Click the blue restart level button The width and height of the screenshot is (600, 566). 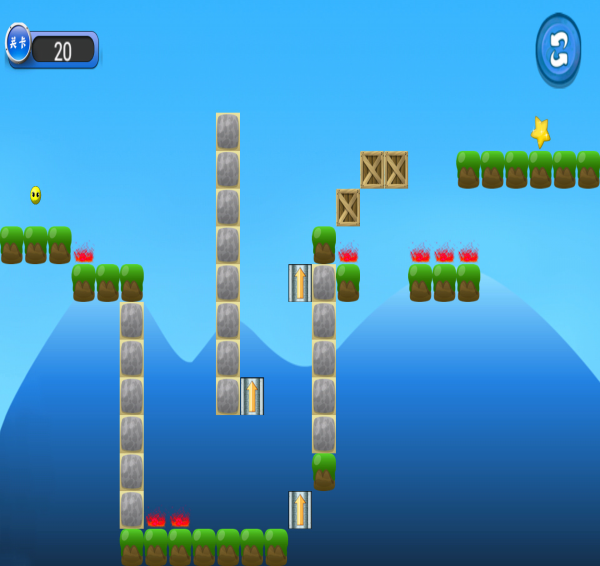tap(558, 49)
